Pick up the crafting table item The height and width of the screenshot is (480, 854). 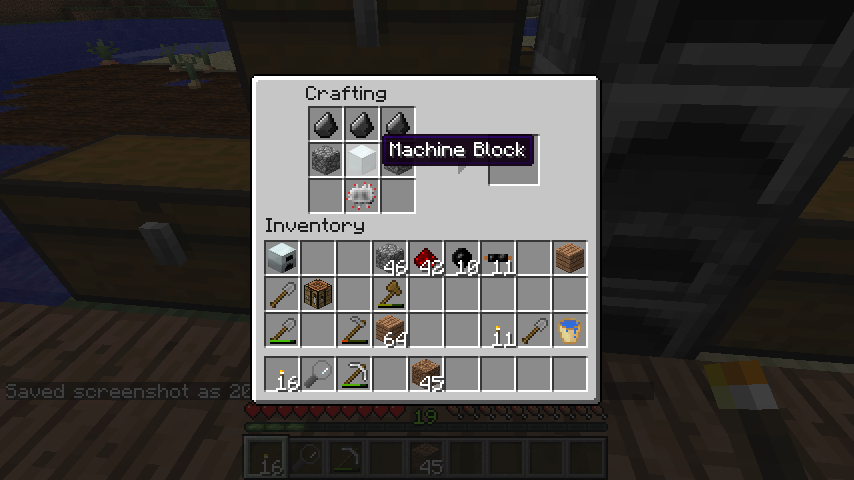pos(318,294)
